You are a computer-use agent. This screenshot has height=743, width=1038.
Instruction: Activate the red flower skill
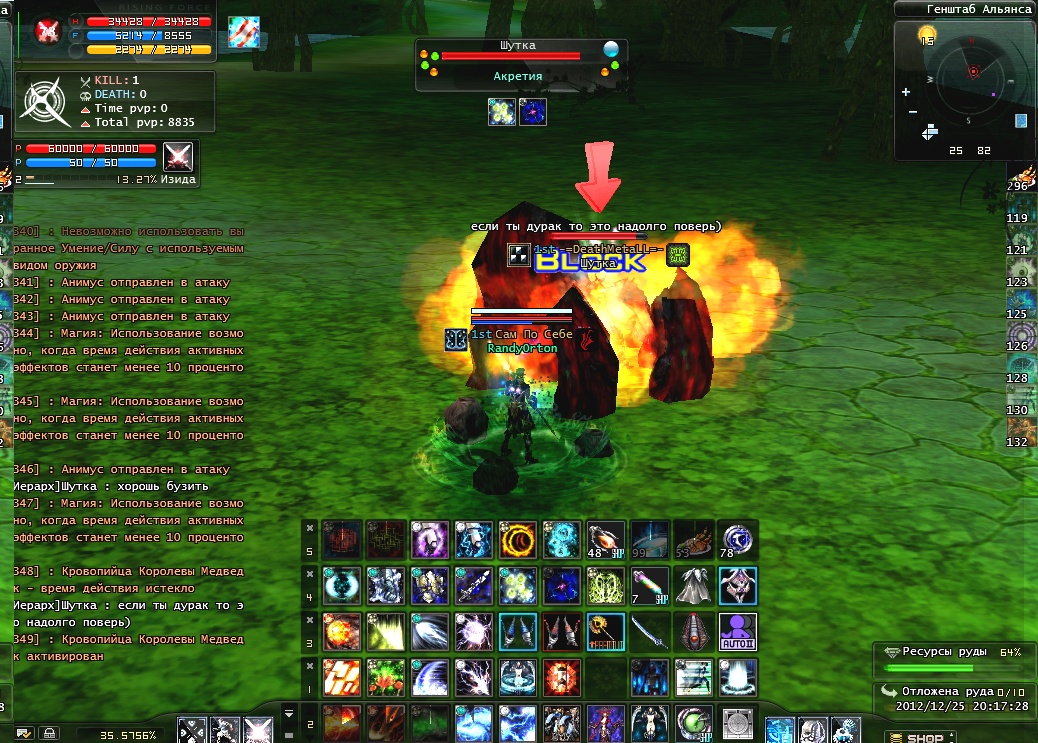click(x=386, y=677)
